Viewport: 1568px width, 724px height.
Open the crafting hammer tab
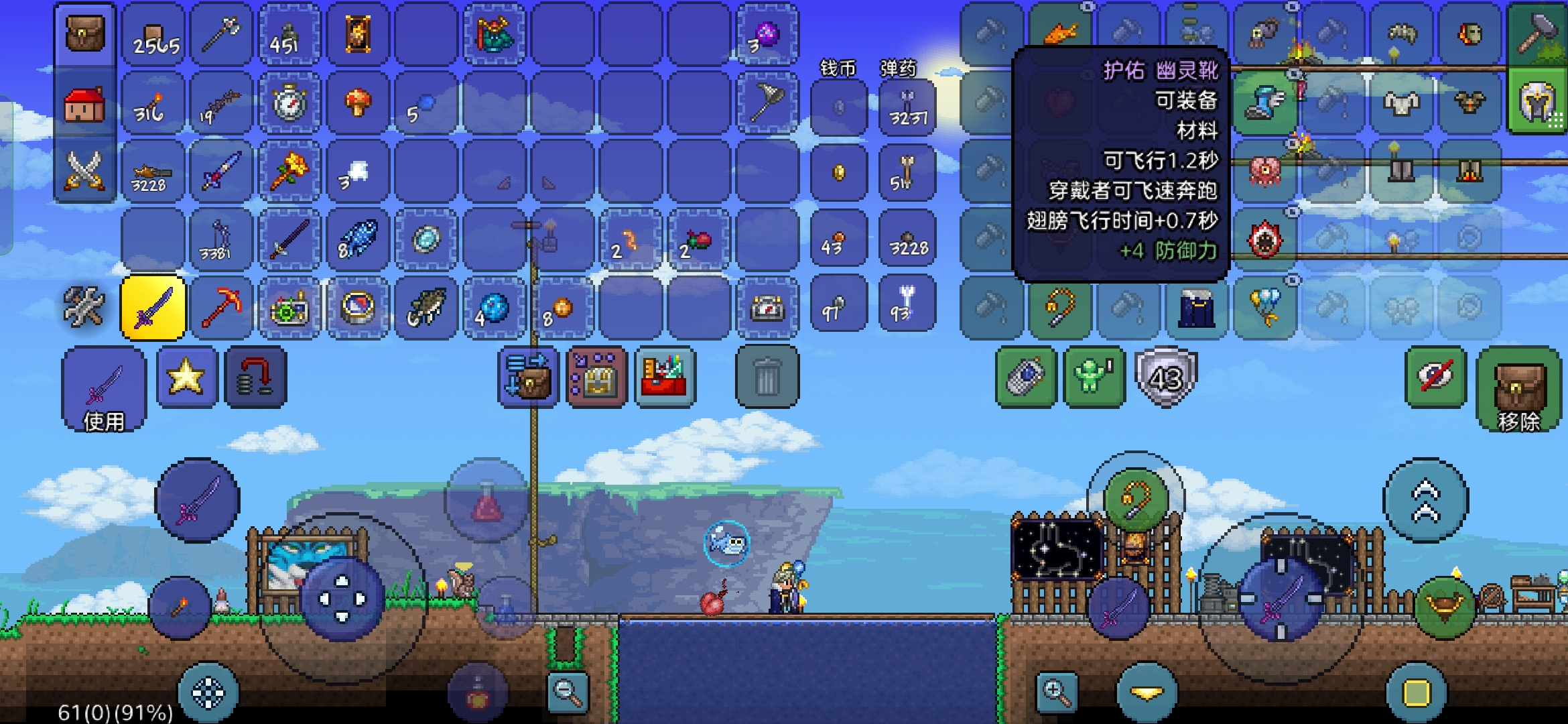(x=1536, y=34)
